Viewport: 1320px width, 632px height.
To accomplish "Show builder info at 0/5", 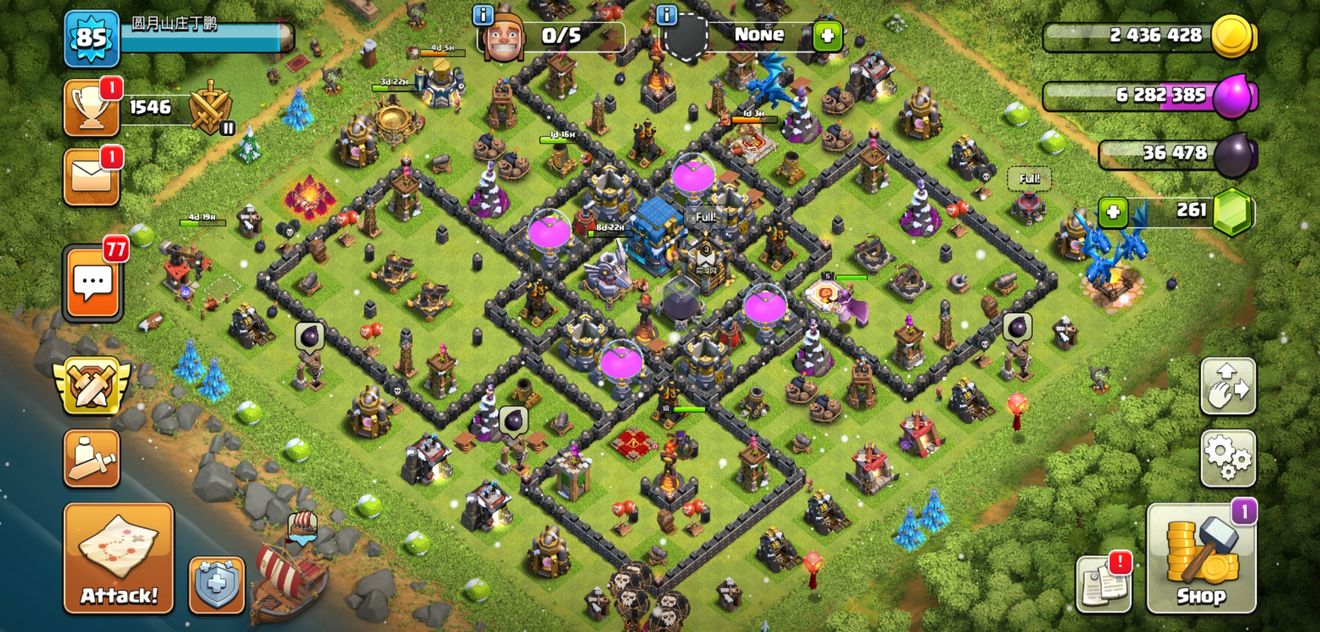I will point(484,14).
